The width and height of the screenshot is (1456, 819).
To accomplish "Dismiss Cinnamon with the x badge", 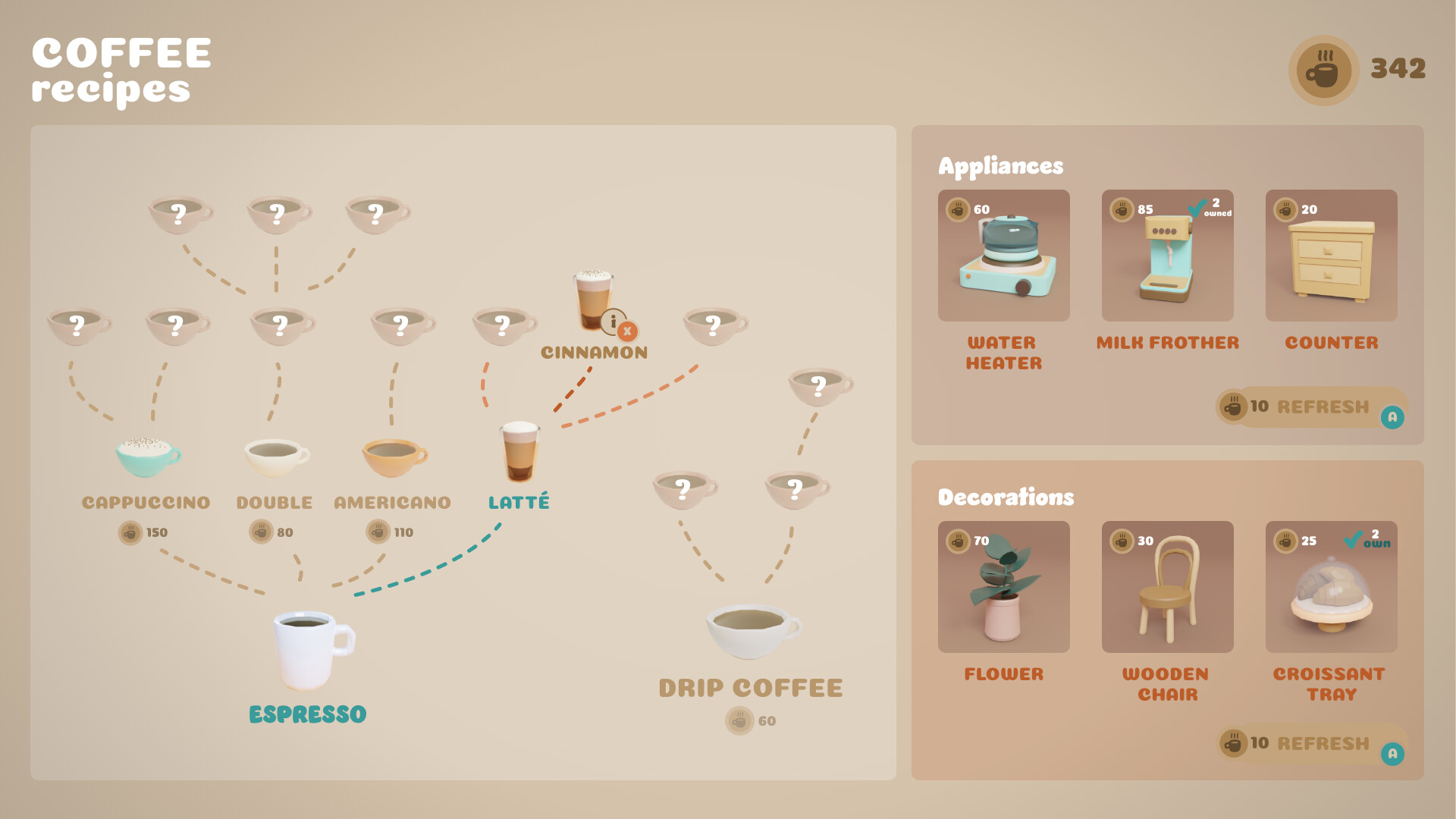I will [627, 331].
